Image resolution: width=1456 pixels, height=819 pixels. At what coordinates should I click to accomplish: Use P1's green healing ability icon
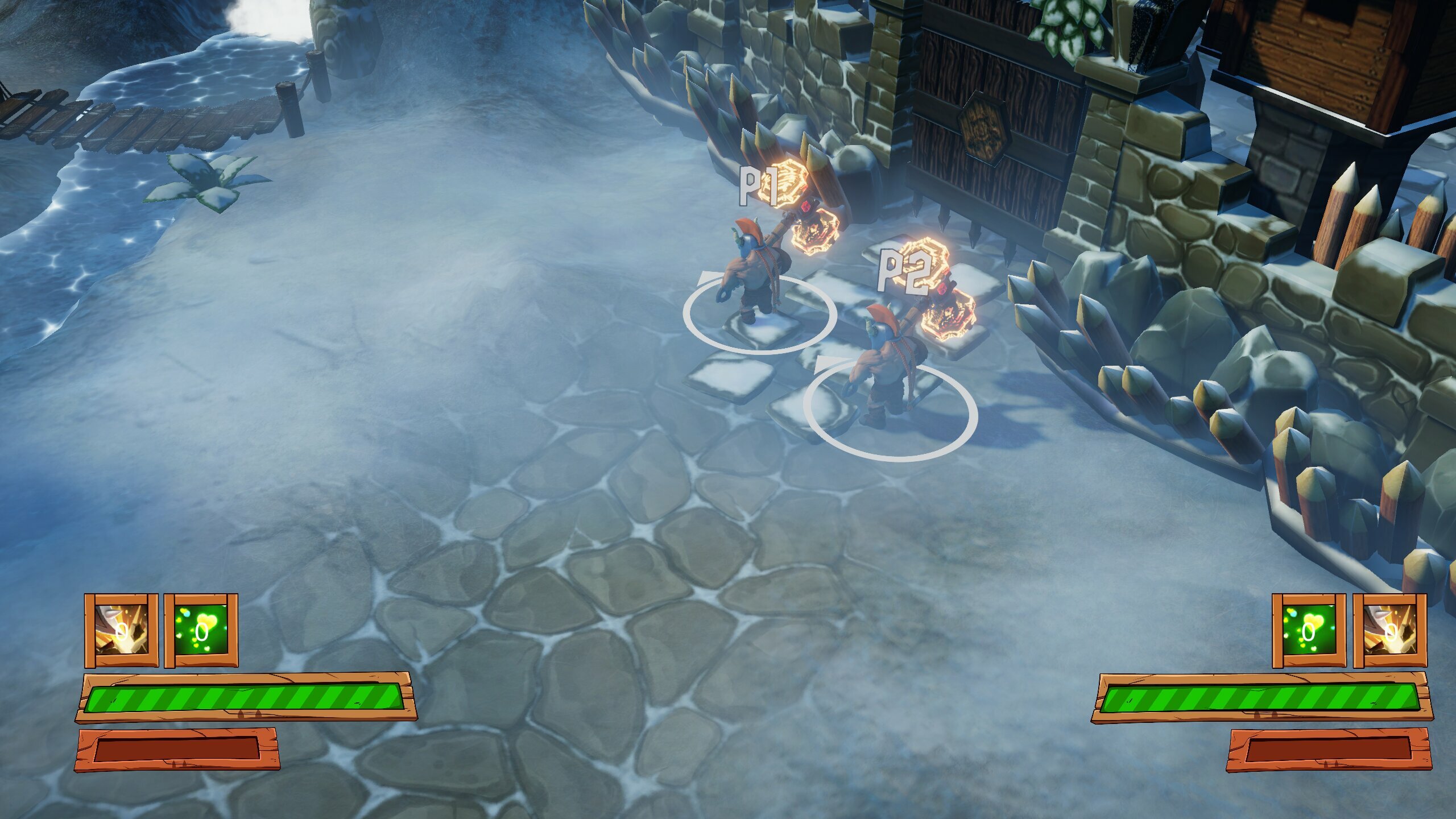[201, 630]
